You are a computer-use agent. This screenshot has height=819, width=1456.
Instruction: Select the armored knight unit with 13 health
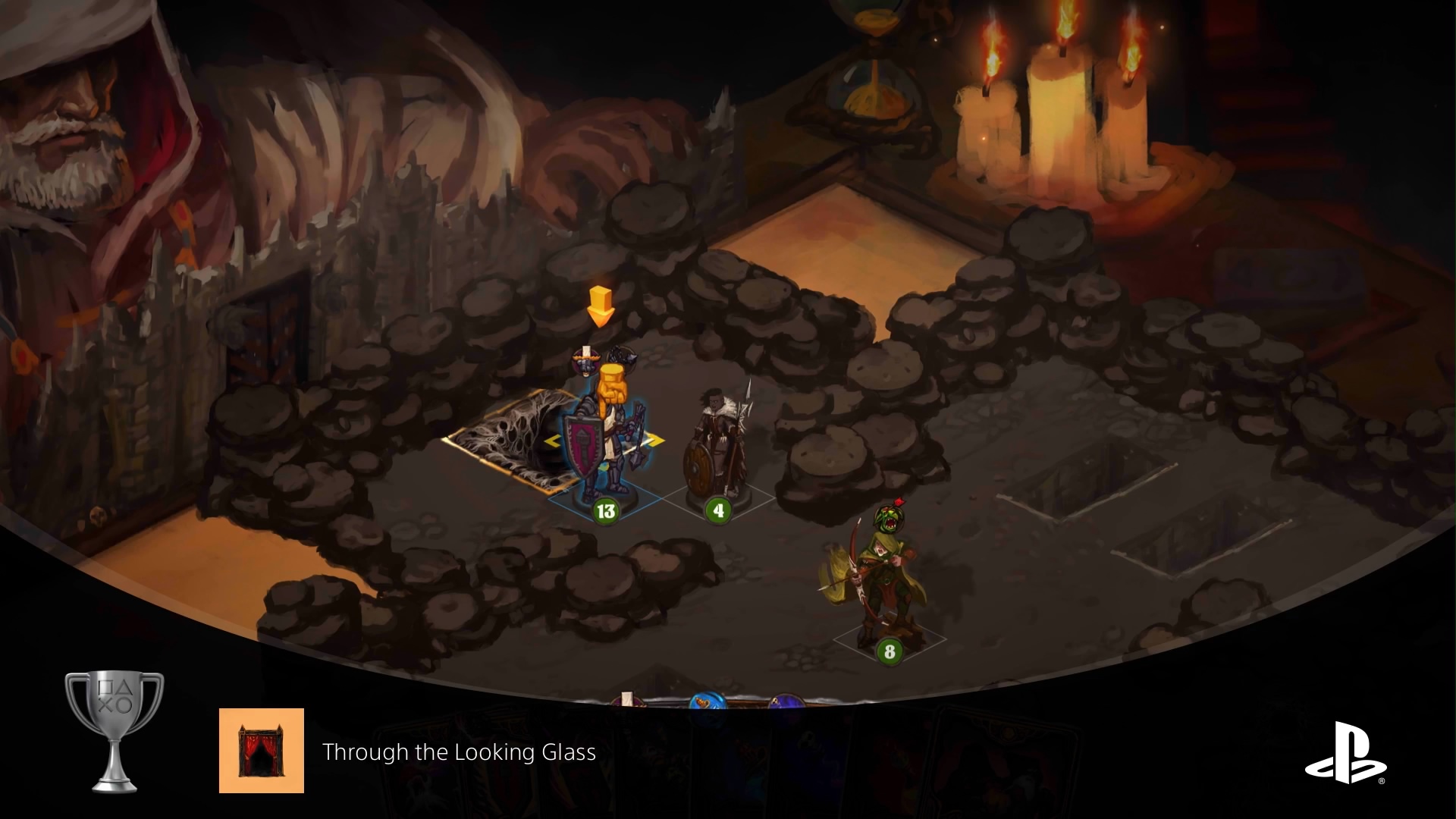pos(604,447)
